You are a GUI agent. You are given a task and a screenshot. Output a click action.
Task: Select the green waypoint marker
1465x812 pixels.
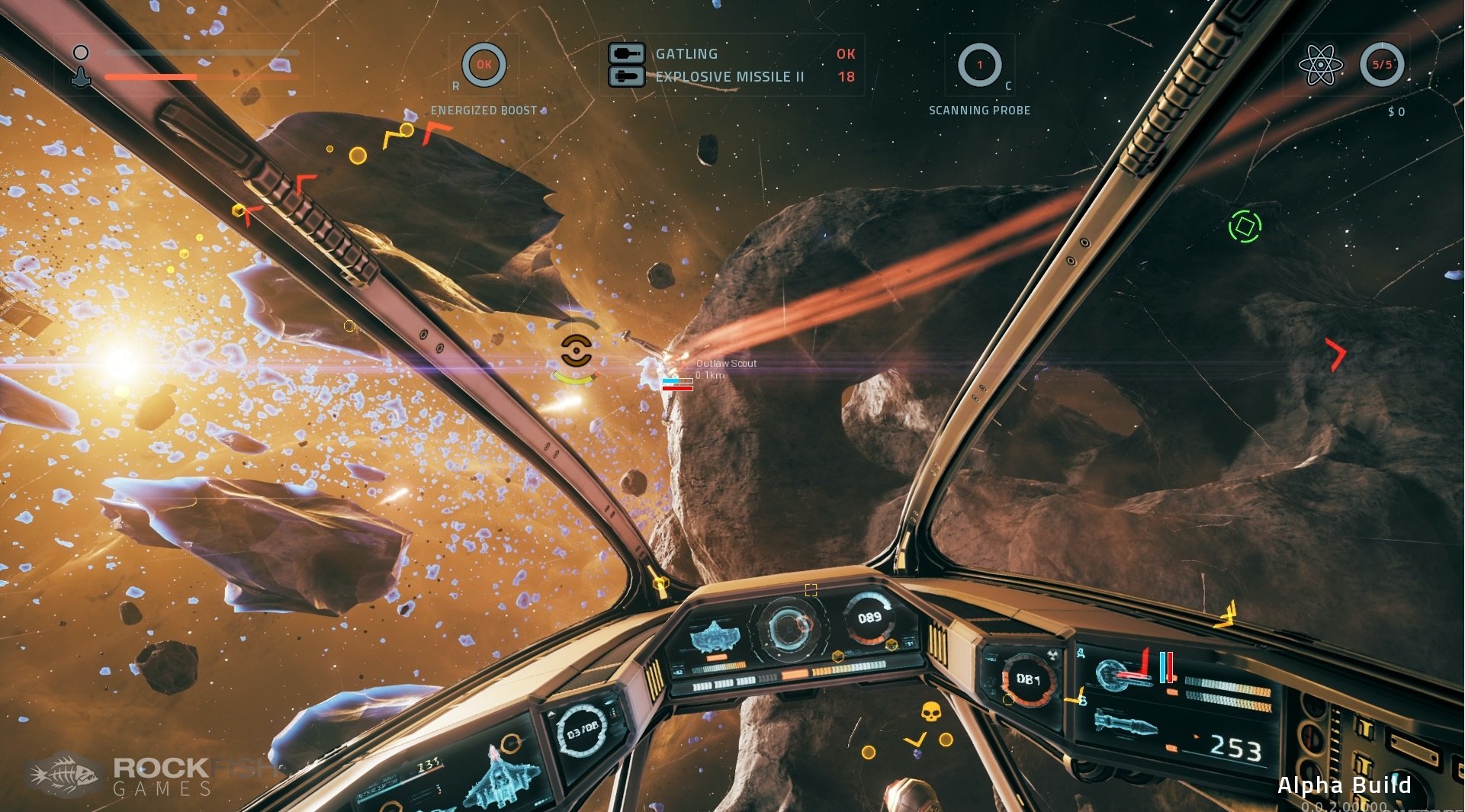point(1245,226)
